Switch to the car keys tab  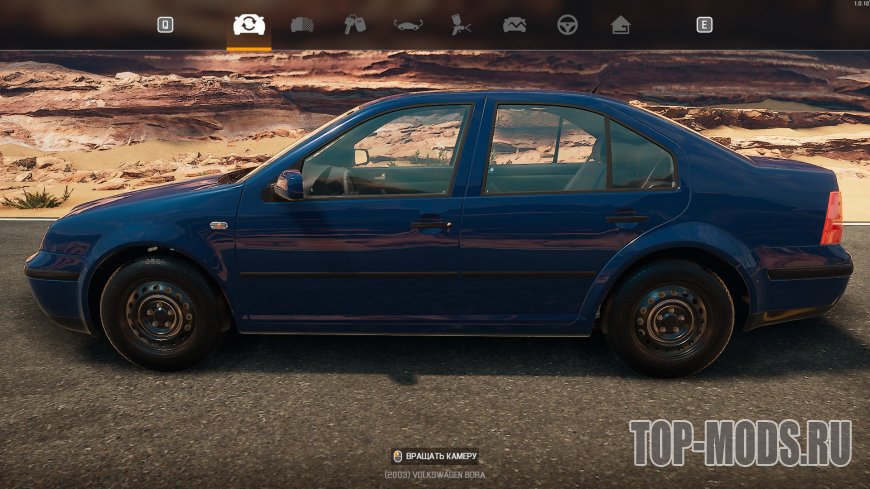tap(355, 25)
